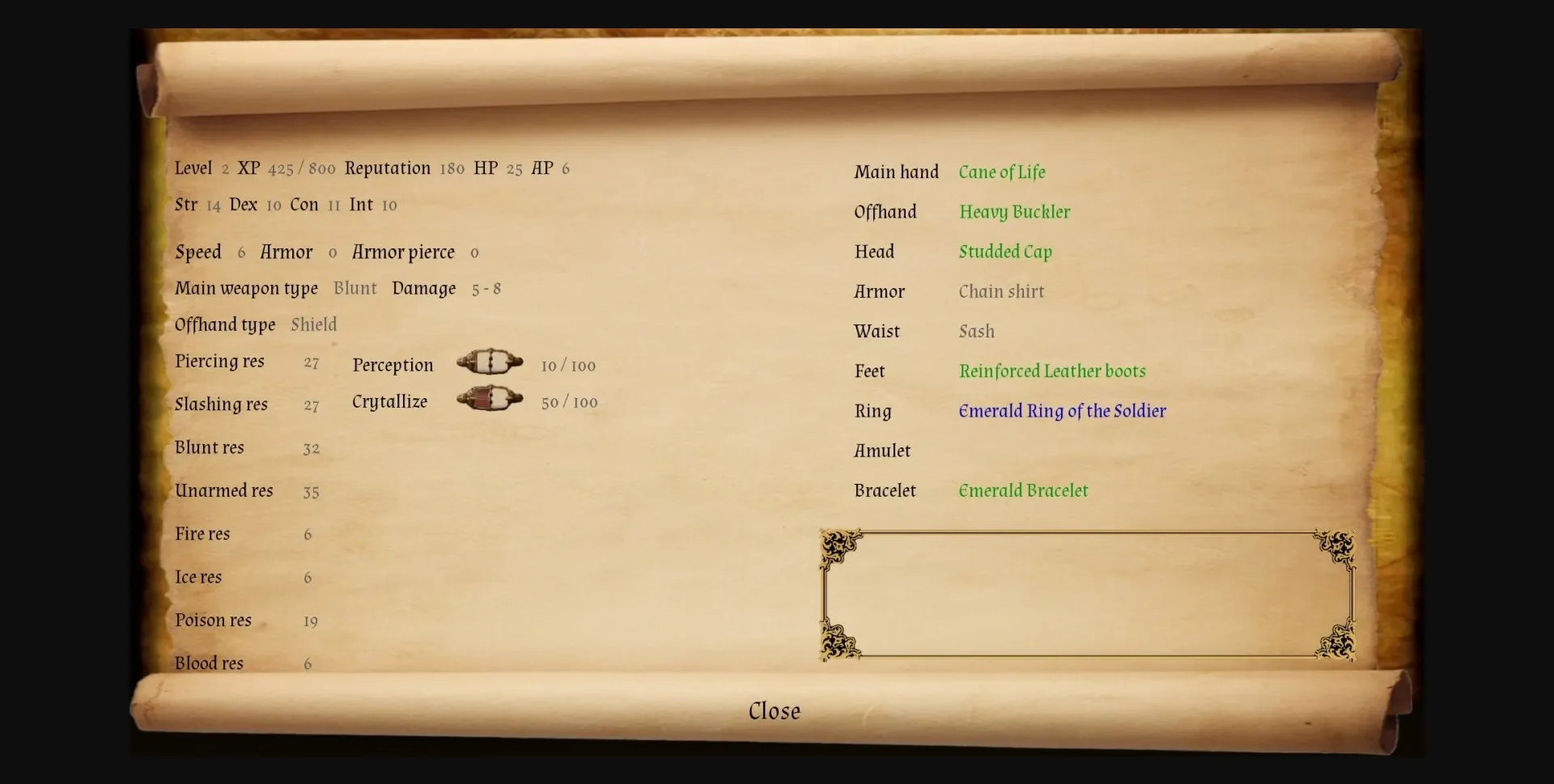Select the Level stat label
The height and width of the screenshot is (784, 1554).
193,168
